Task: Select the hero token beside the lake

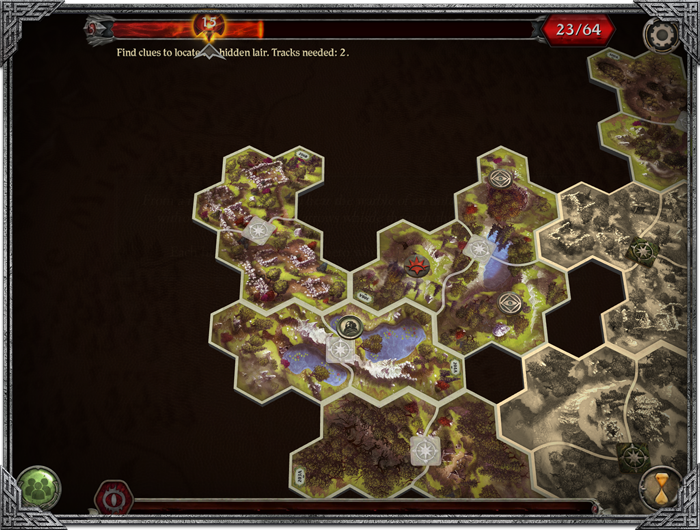Action: pyautogui.click(x=349, y=325)
